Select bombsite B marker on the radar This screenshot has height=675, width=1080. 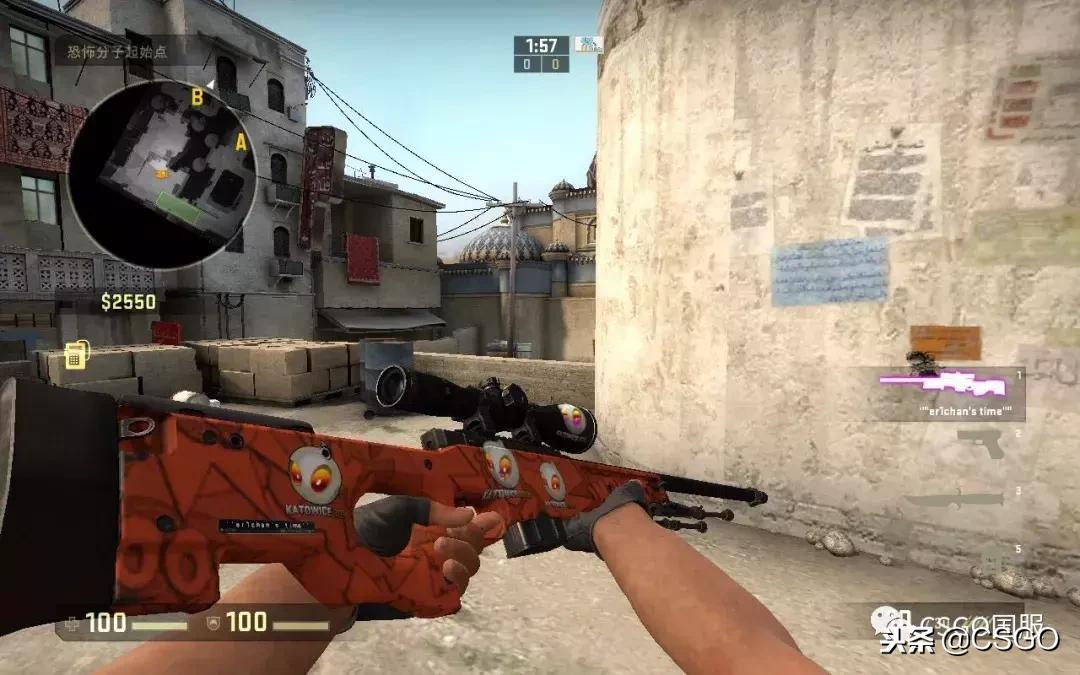click(x=198, y=97)
